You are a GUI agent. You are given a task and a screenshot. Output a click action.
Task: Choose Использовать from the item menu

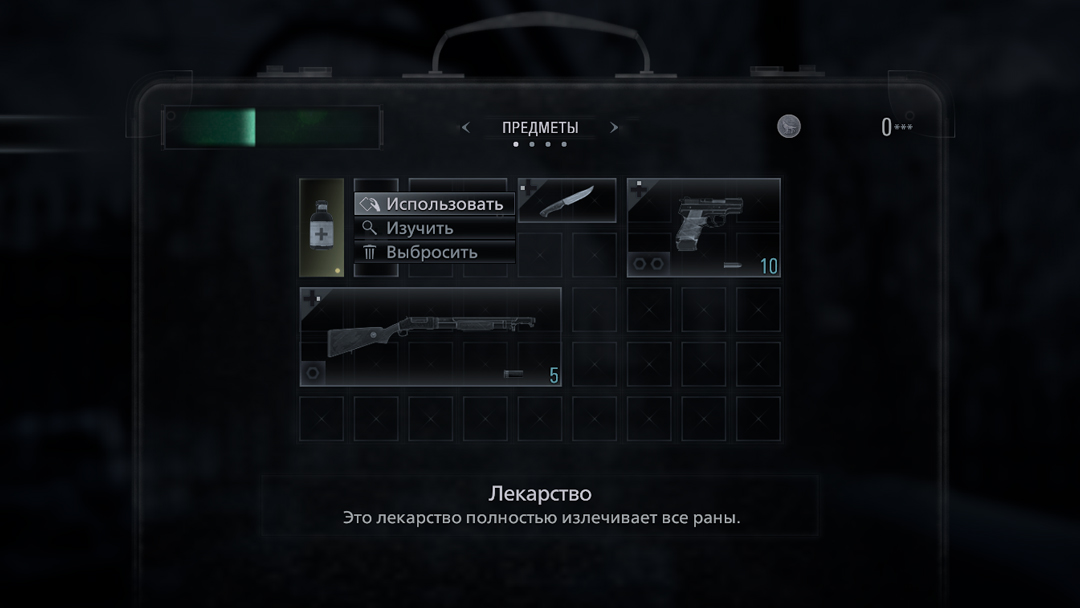click(x=435, y=204)
